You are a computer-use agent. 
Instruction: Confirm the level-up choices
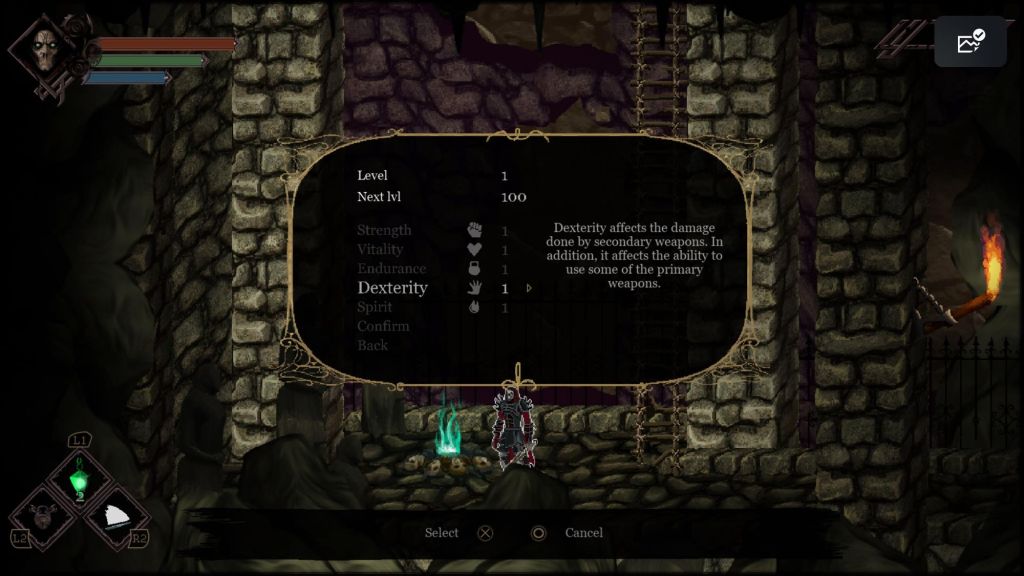383,326
